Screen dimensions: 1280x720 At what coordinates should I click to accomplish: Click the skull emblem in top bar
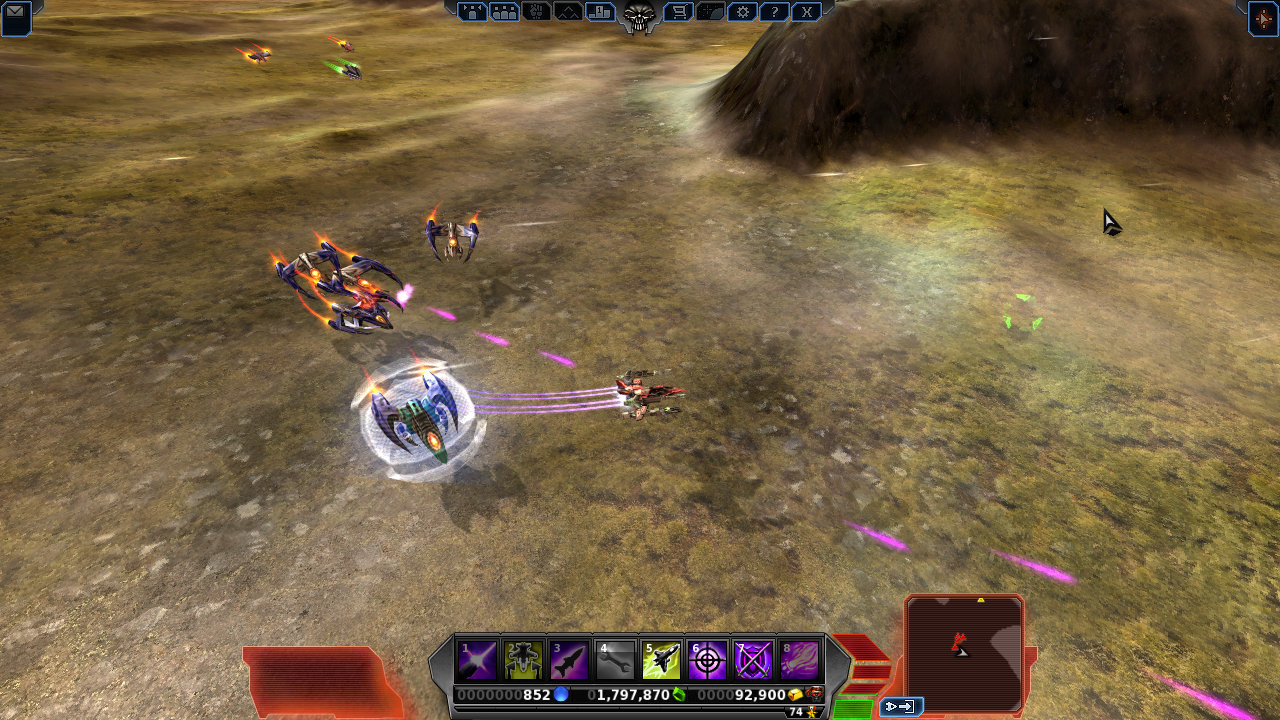click(639, 14)
